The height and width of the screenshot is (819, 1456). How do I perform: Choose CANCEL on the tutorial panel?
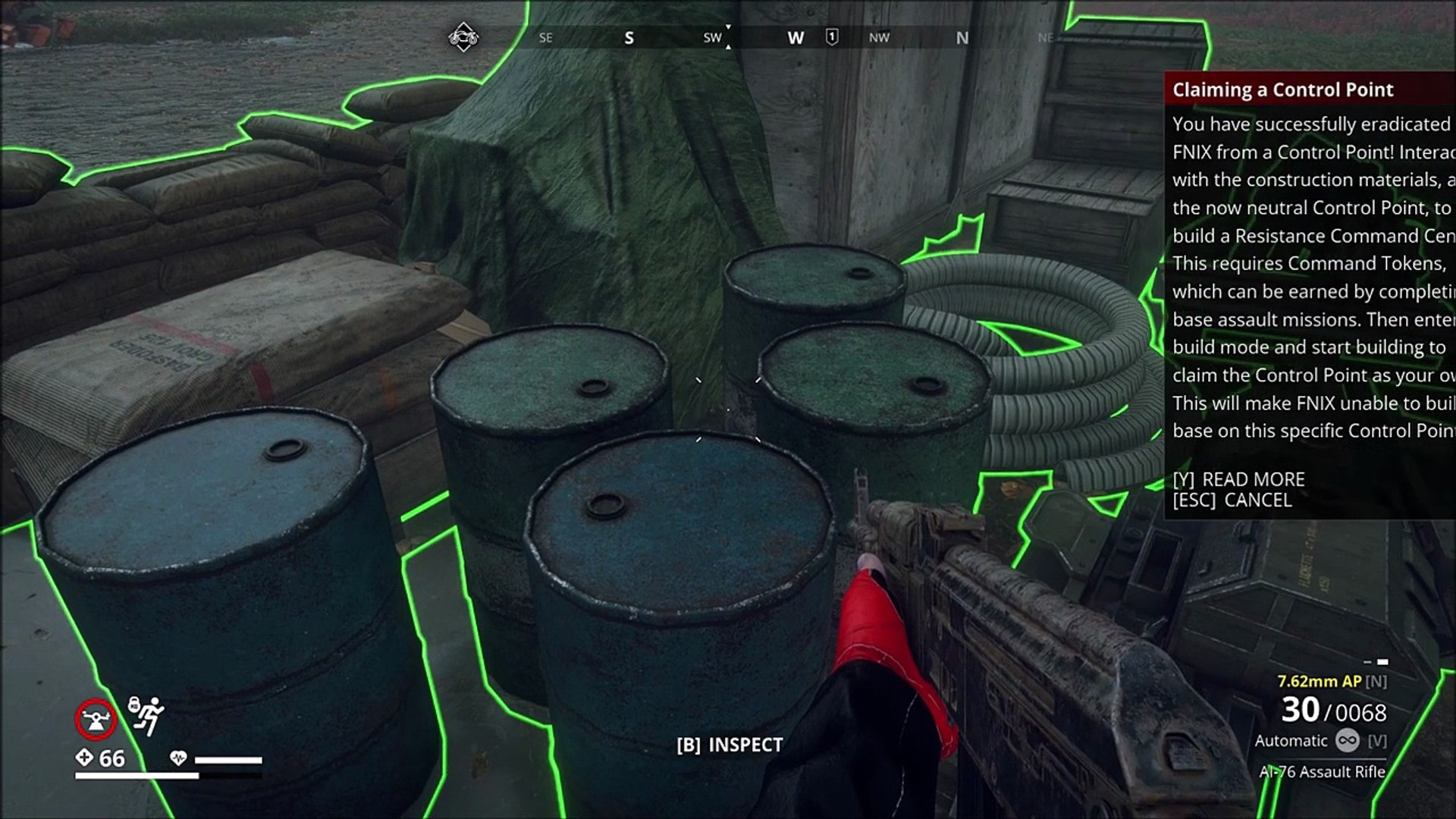1232,500
